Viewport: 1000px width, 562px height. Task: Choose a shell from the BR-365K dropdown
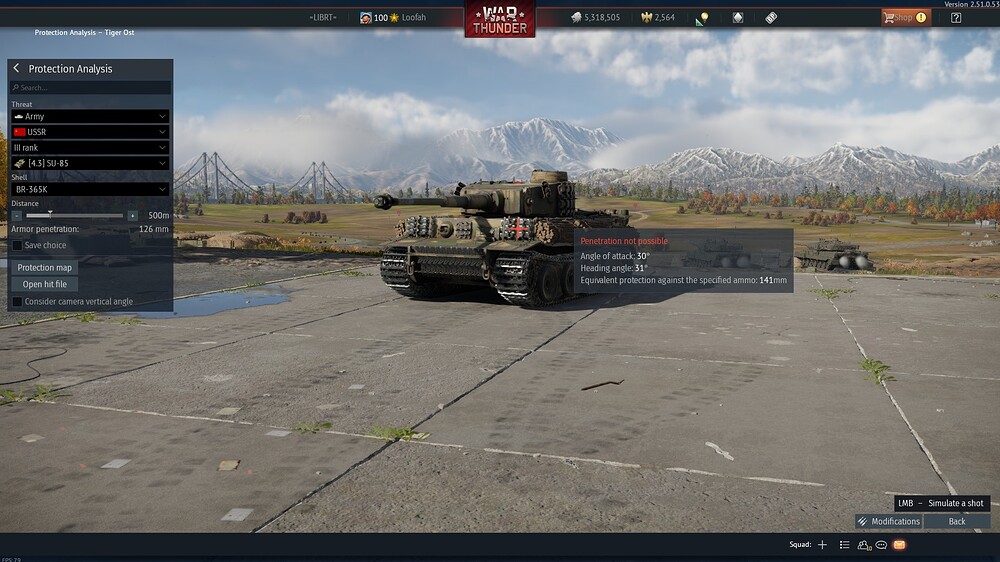(x=90, y=189)
